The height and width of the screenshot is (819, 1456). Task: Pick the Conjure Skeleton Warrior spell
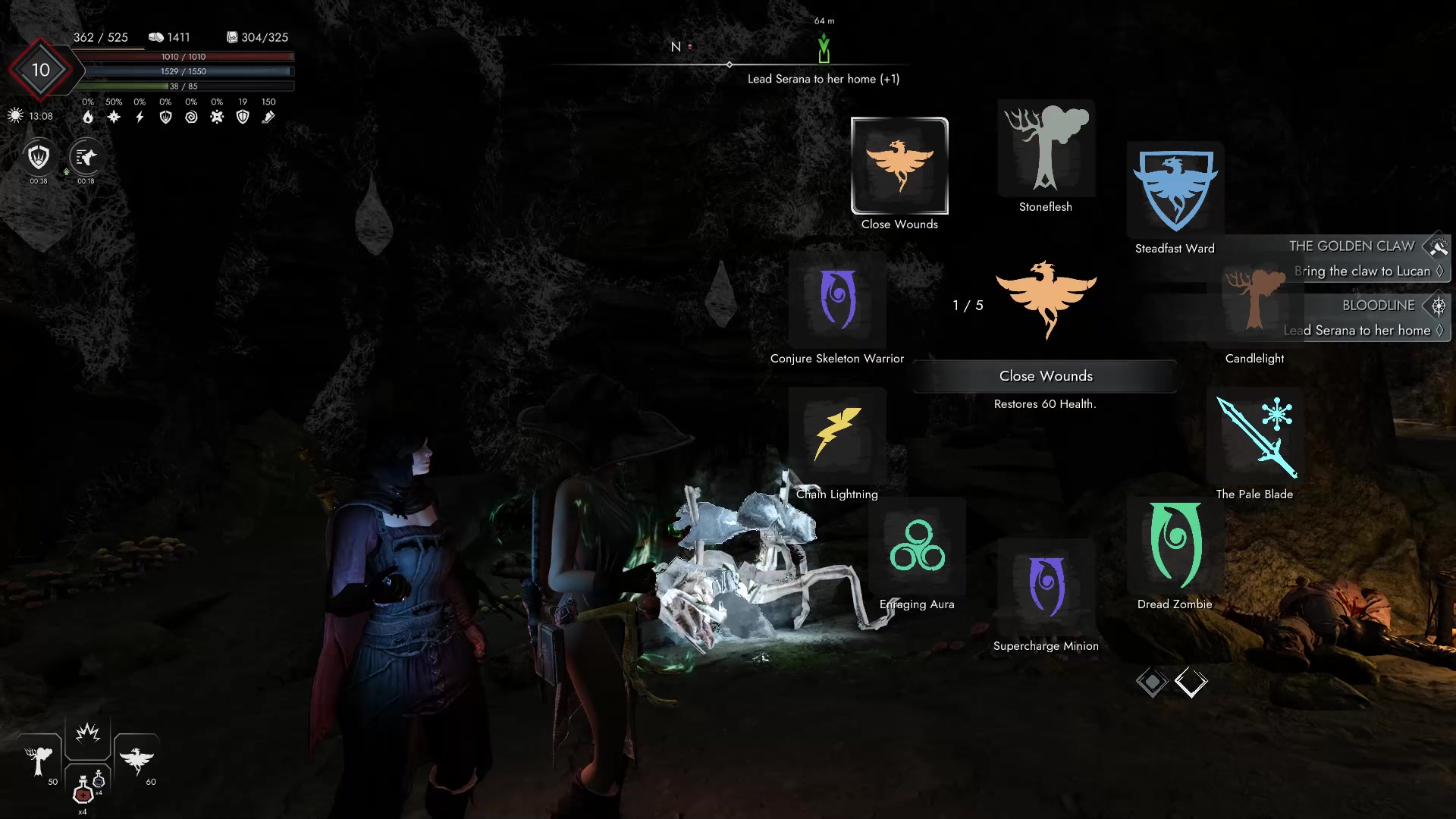837,300
